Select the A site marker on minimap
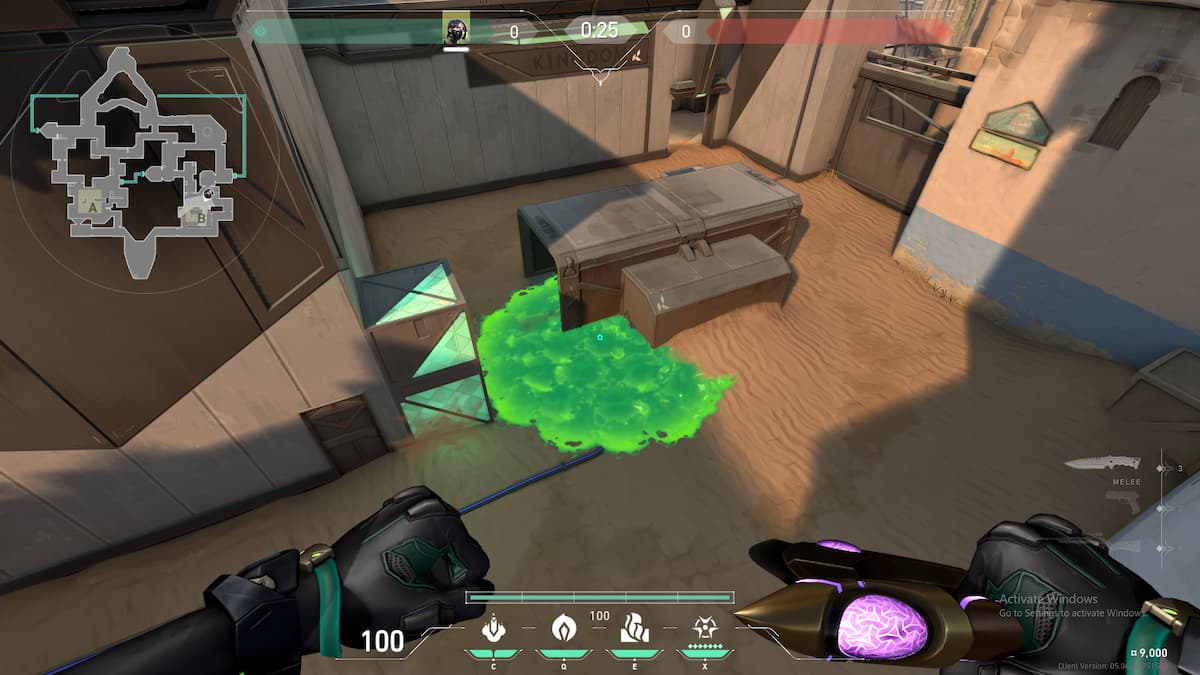Viewport: 1200px width, 675px height. click(93, 205)
